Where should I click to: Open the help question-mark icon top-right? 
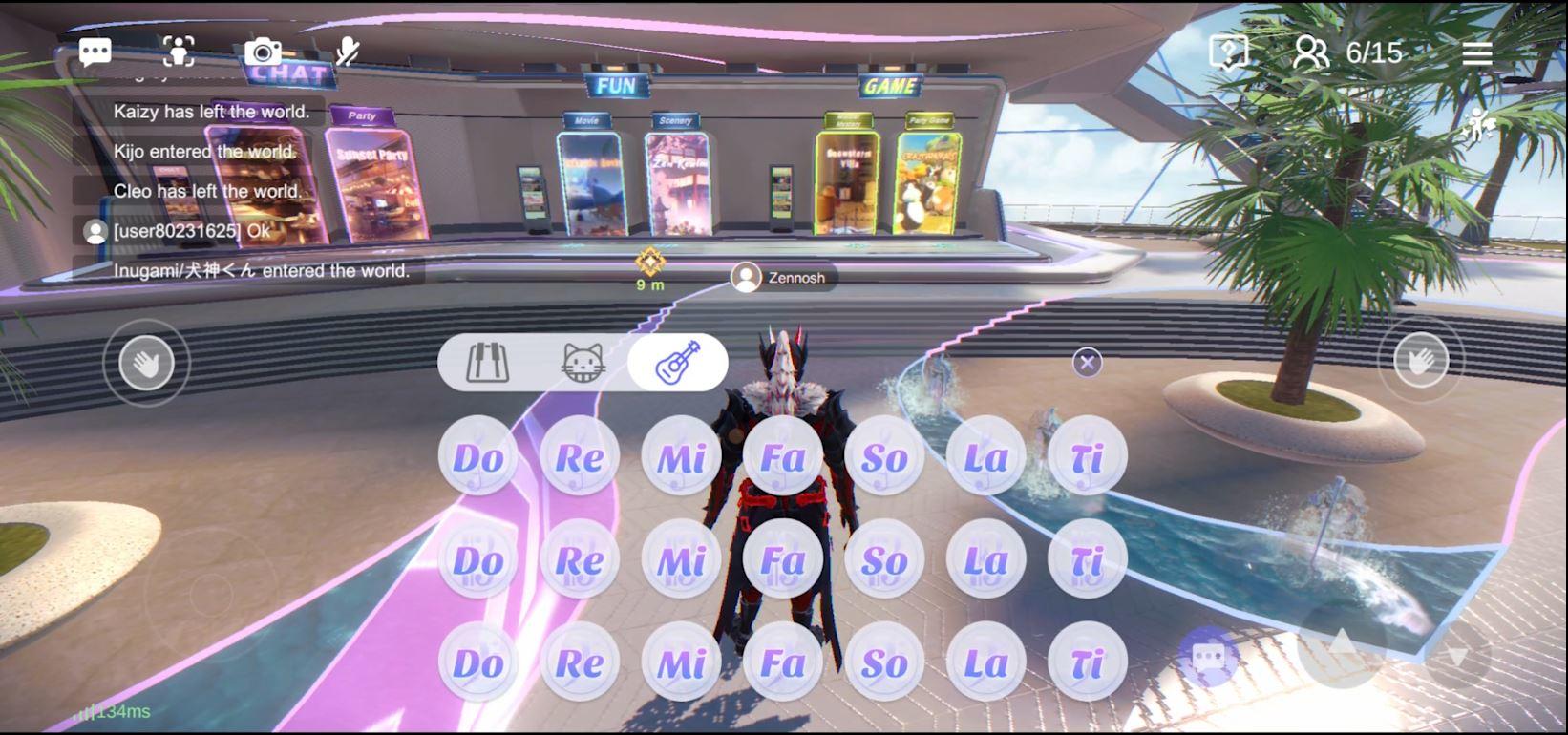coord(1227,52)
